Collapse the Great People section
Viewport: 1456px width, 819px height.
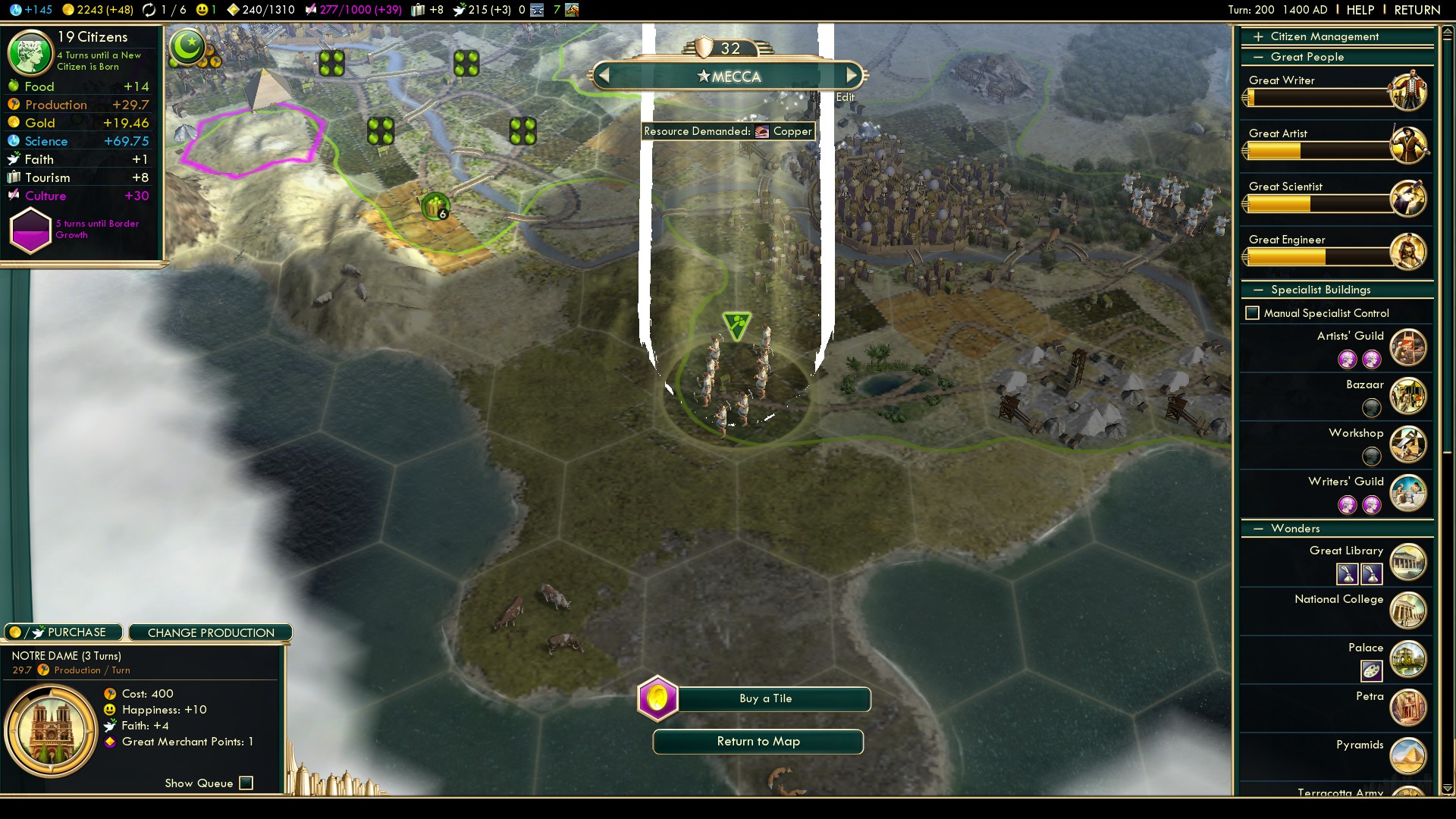pyautogui.click(x=1306, y=57)
